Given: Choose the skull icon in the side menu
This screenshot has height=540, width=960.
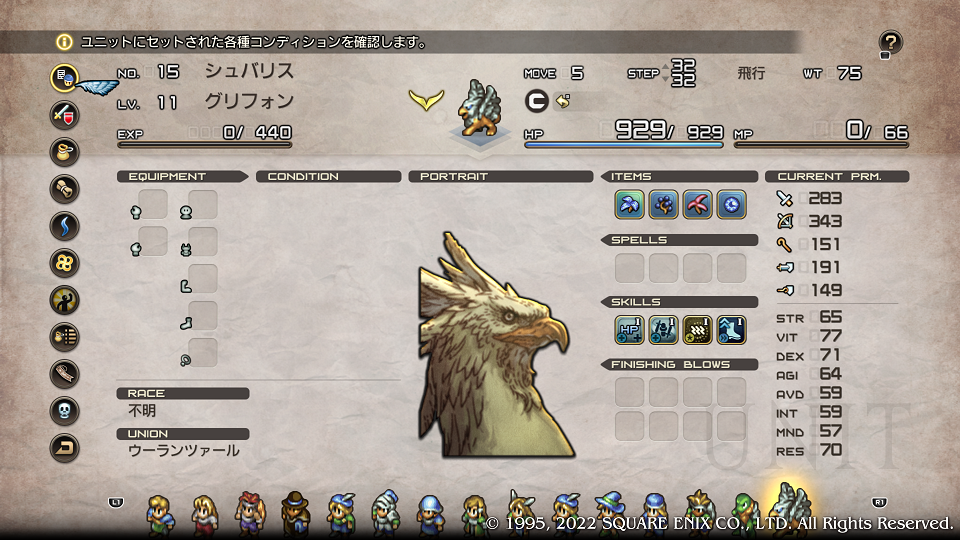Looking at the screenshot, I should click(65, 411).
